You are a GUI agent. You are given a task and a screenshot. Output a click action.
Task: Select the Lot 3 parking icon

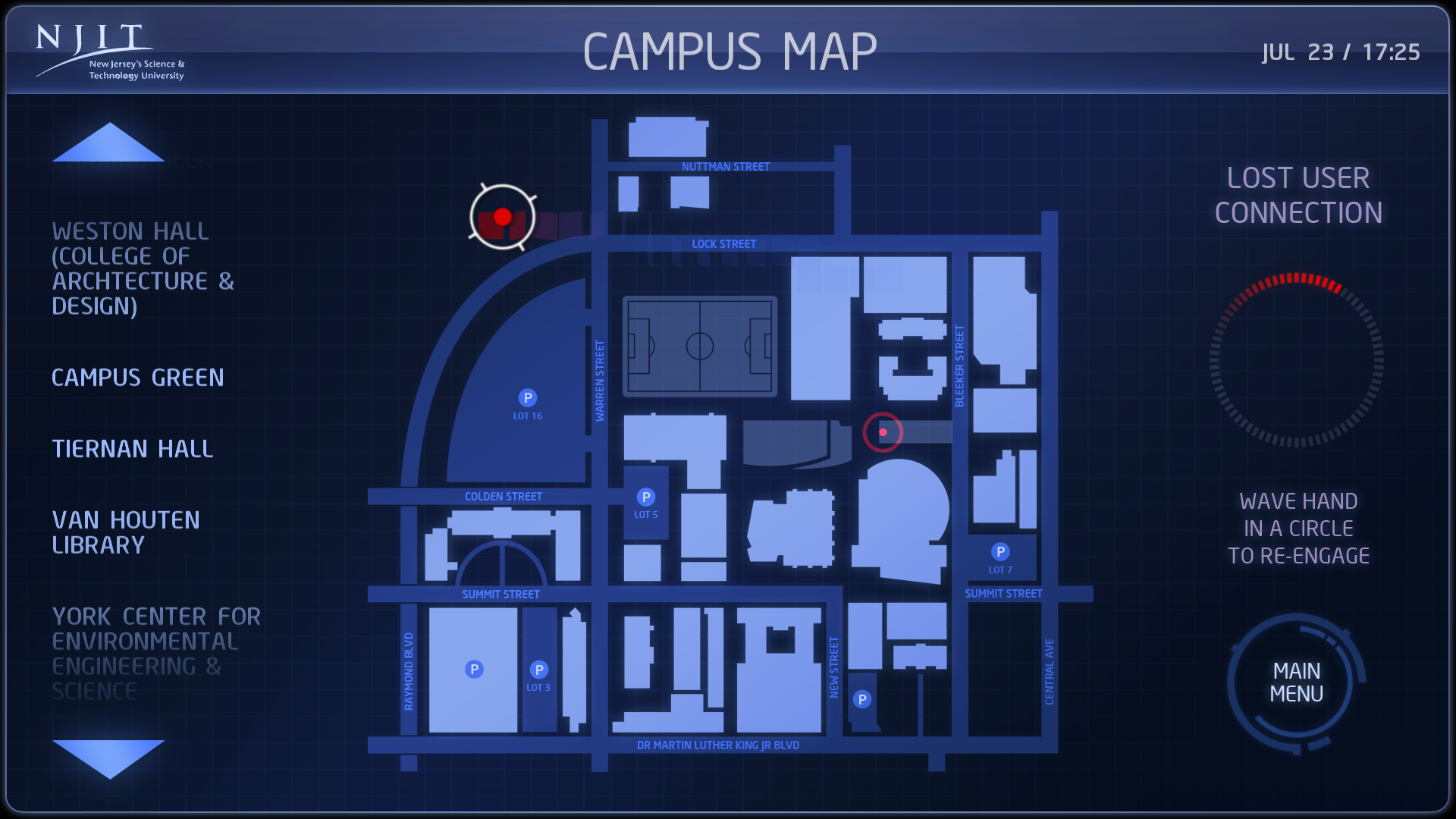pyautogui.click(x=539, y=670)
